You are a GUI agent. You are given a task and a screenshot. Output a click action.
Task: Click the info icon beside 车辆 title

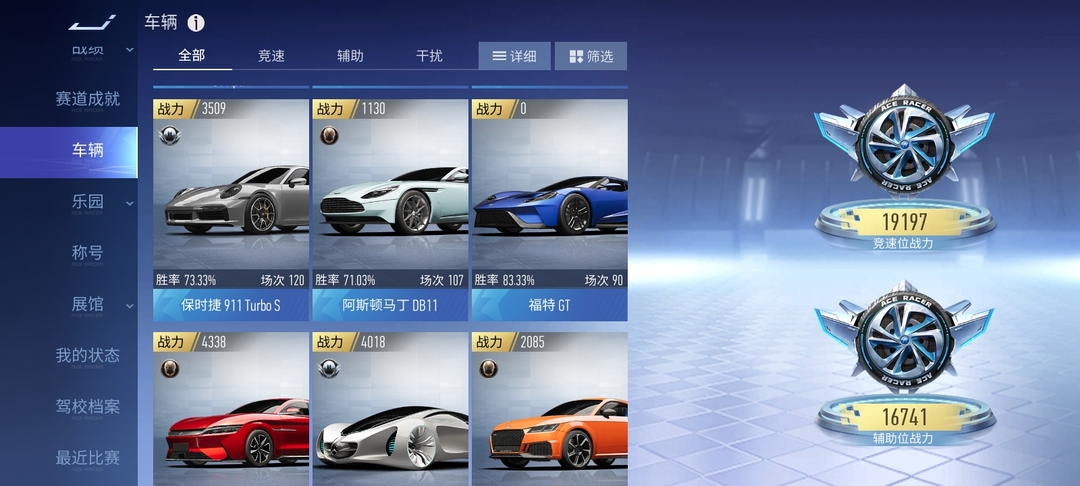tap(196, 23)
